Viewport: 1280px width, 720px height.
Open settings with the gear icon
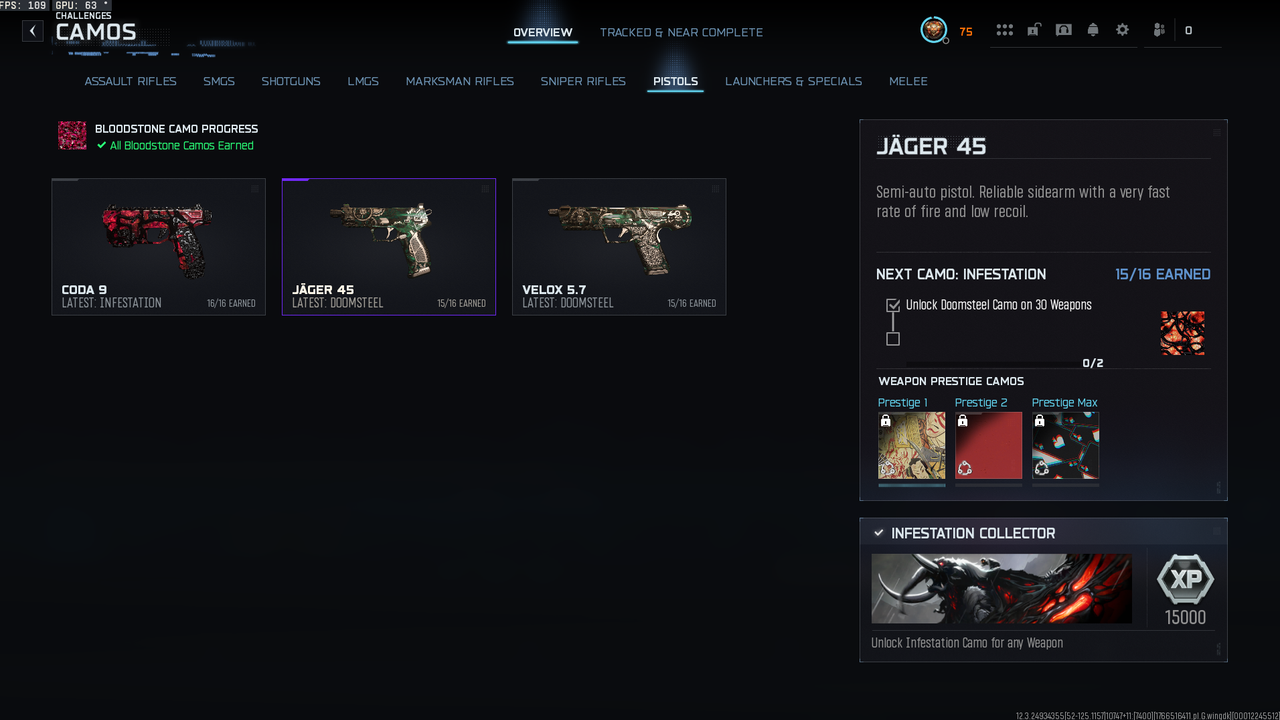click(x=1122, y=30)
